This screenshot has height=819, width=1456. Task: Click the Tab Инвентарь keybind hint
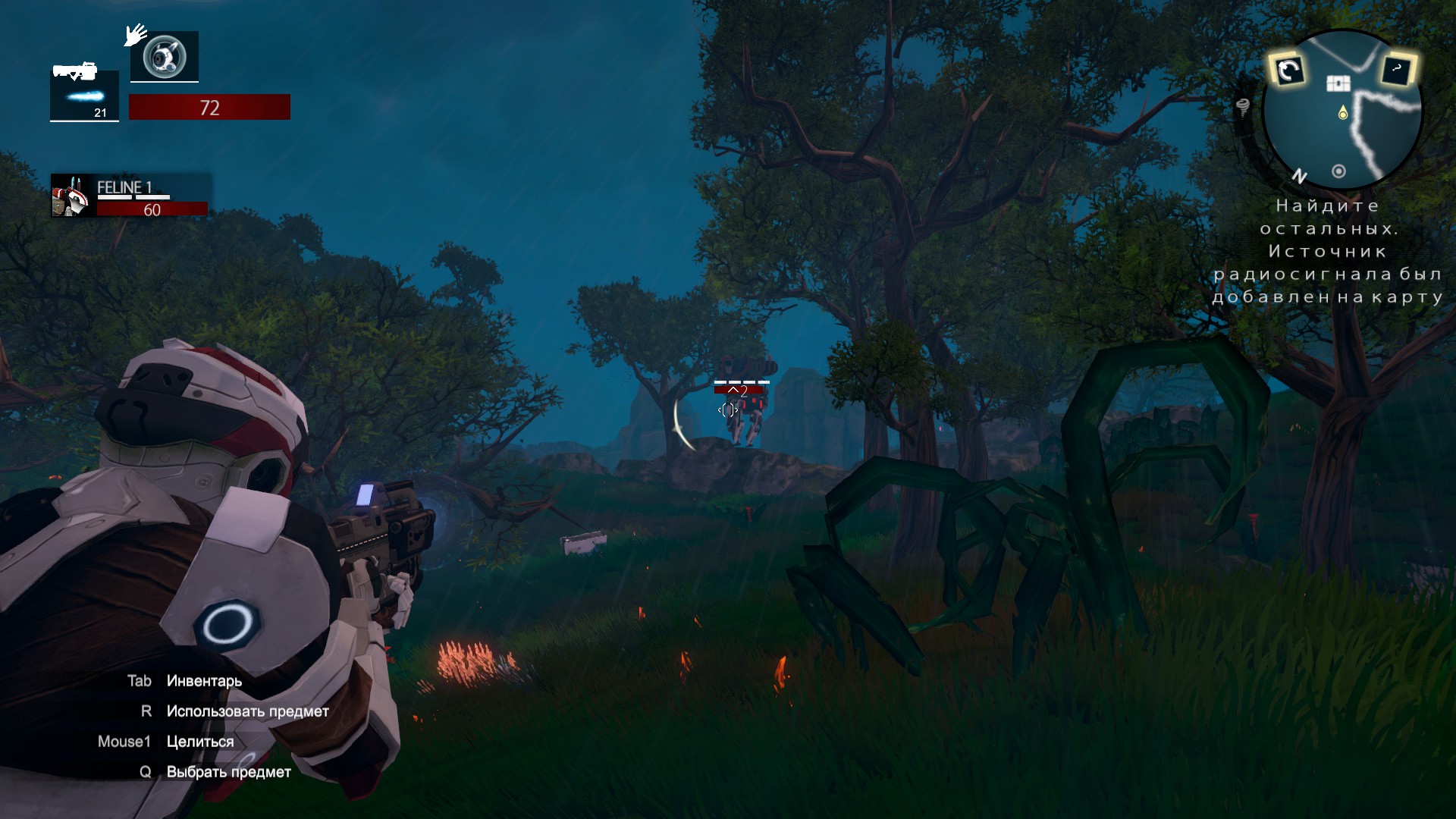click(185, 681)
